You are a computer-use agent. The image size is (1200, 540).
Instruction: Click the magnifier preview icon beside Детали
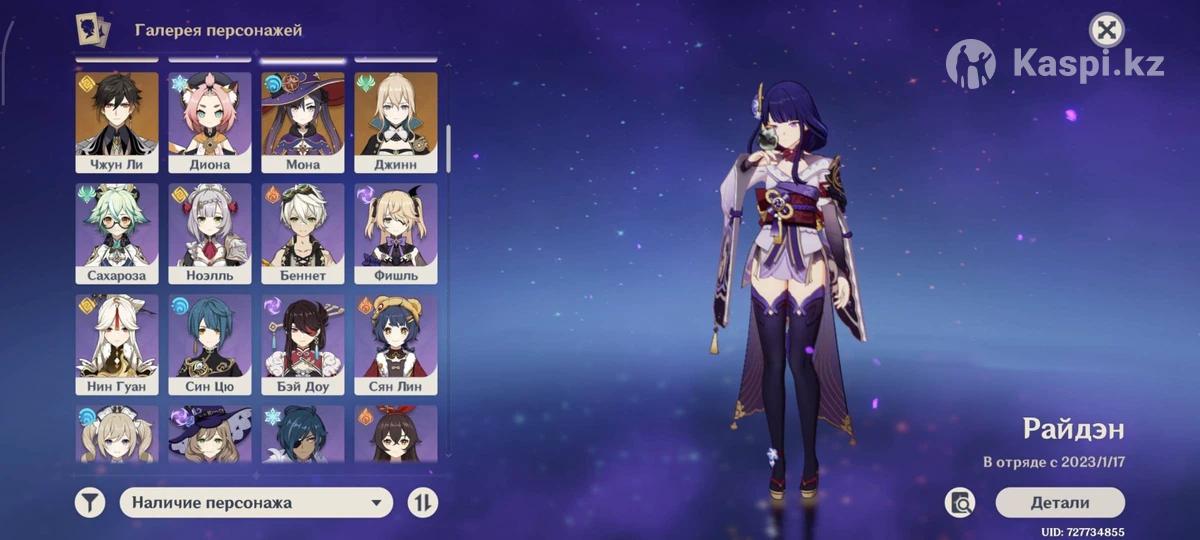pyautogui.click(x=960, y=503)
